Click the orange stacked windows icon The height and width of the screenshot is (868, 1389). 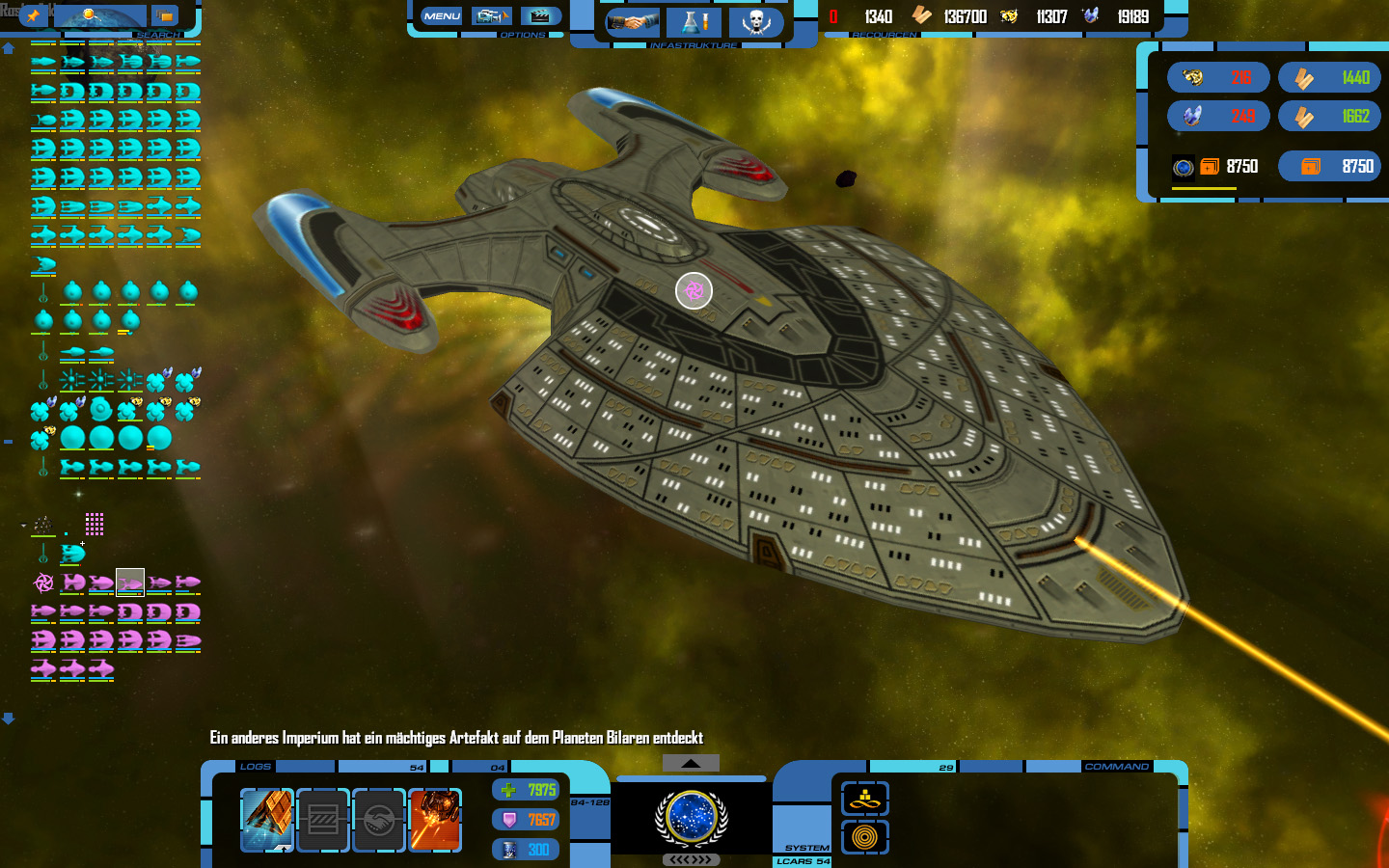[165, 15]
